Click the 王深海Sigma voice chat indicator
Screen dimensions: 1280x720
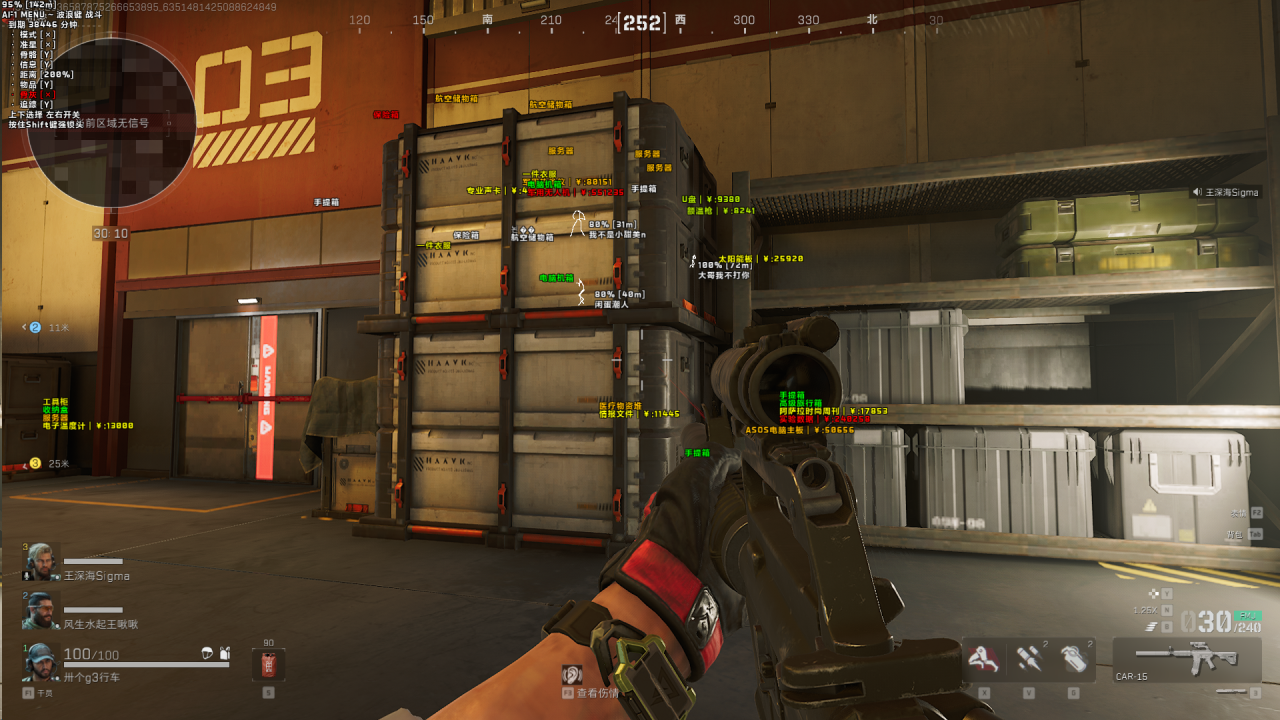[1225, 192]
